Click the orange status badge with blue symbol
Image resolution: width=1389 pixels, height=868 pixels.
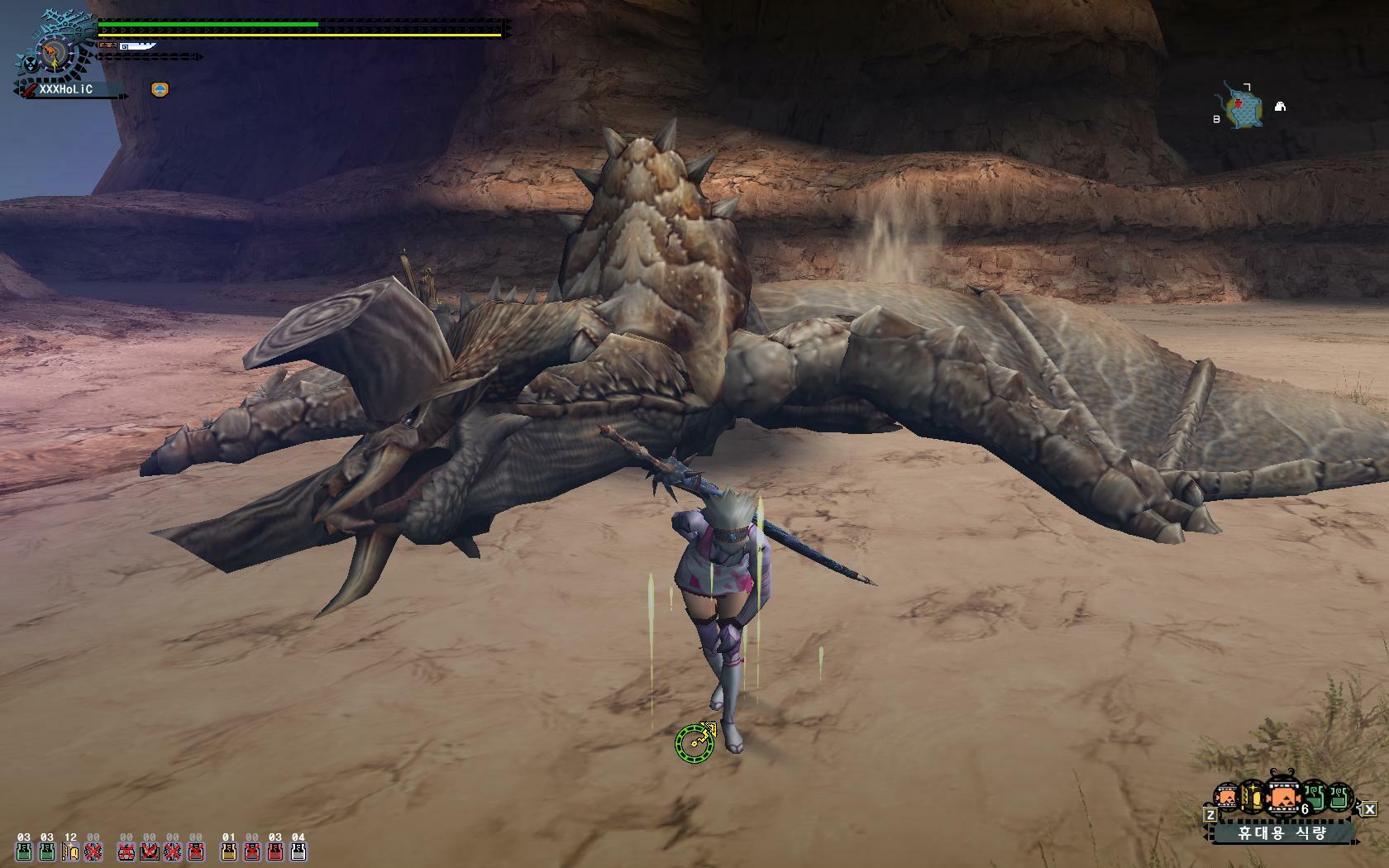tap(160, 89)
